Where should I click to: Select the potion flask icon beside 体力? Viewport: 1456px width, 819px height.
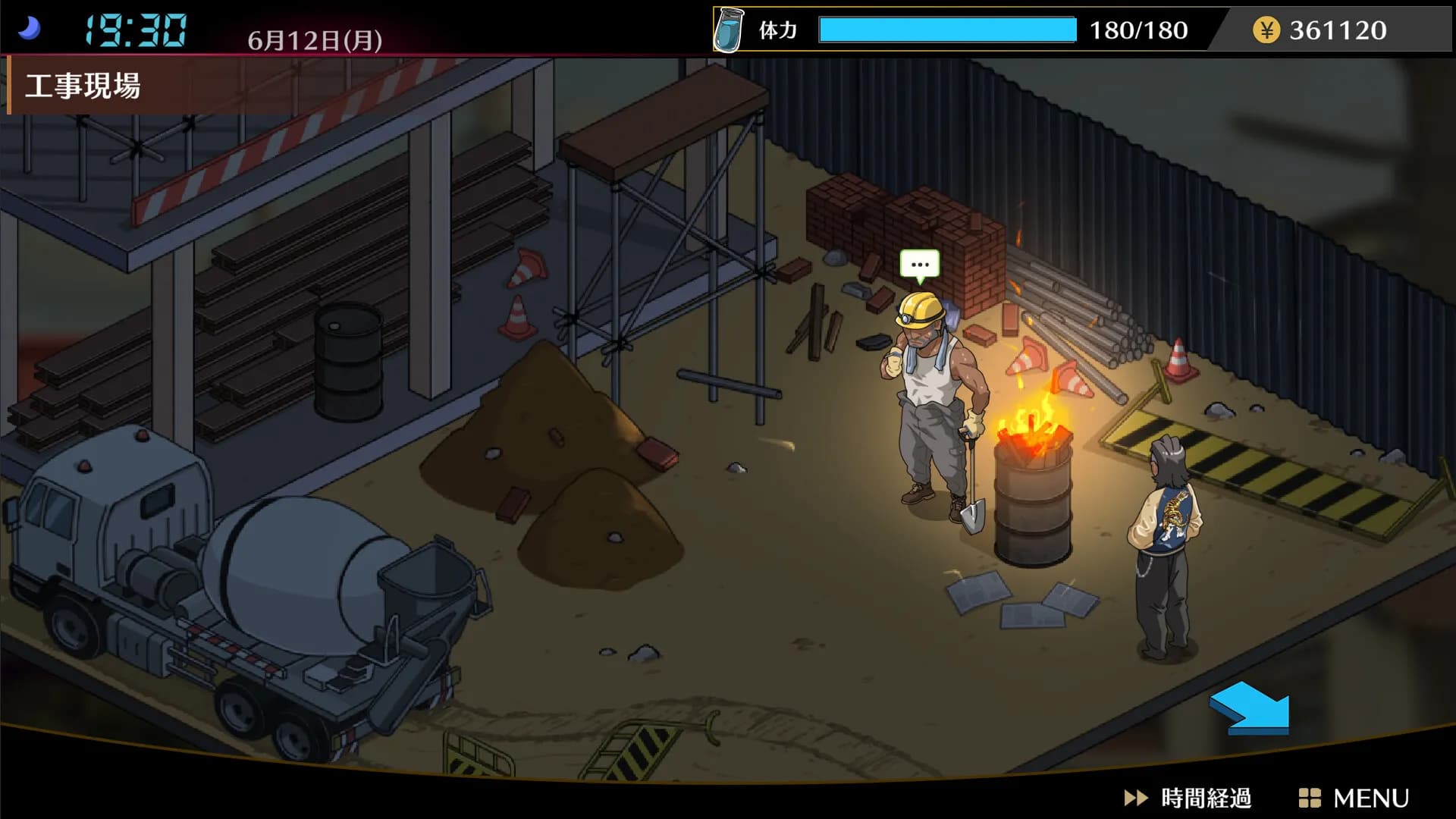(728, 30)
